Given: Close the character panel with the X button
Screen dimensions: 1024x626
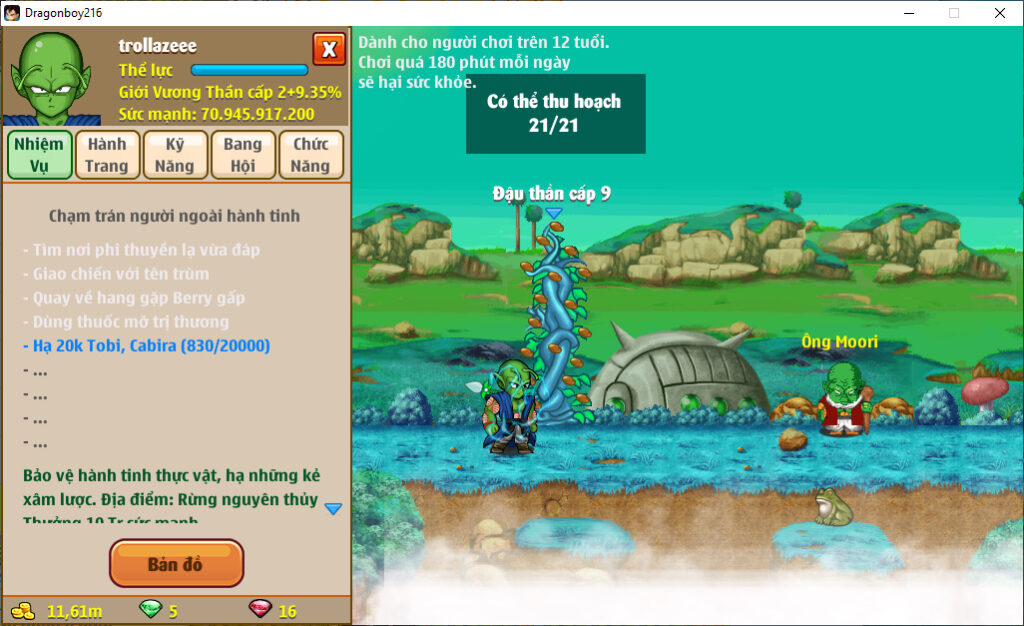Looking at the screenshot, I should click(329, 49).
